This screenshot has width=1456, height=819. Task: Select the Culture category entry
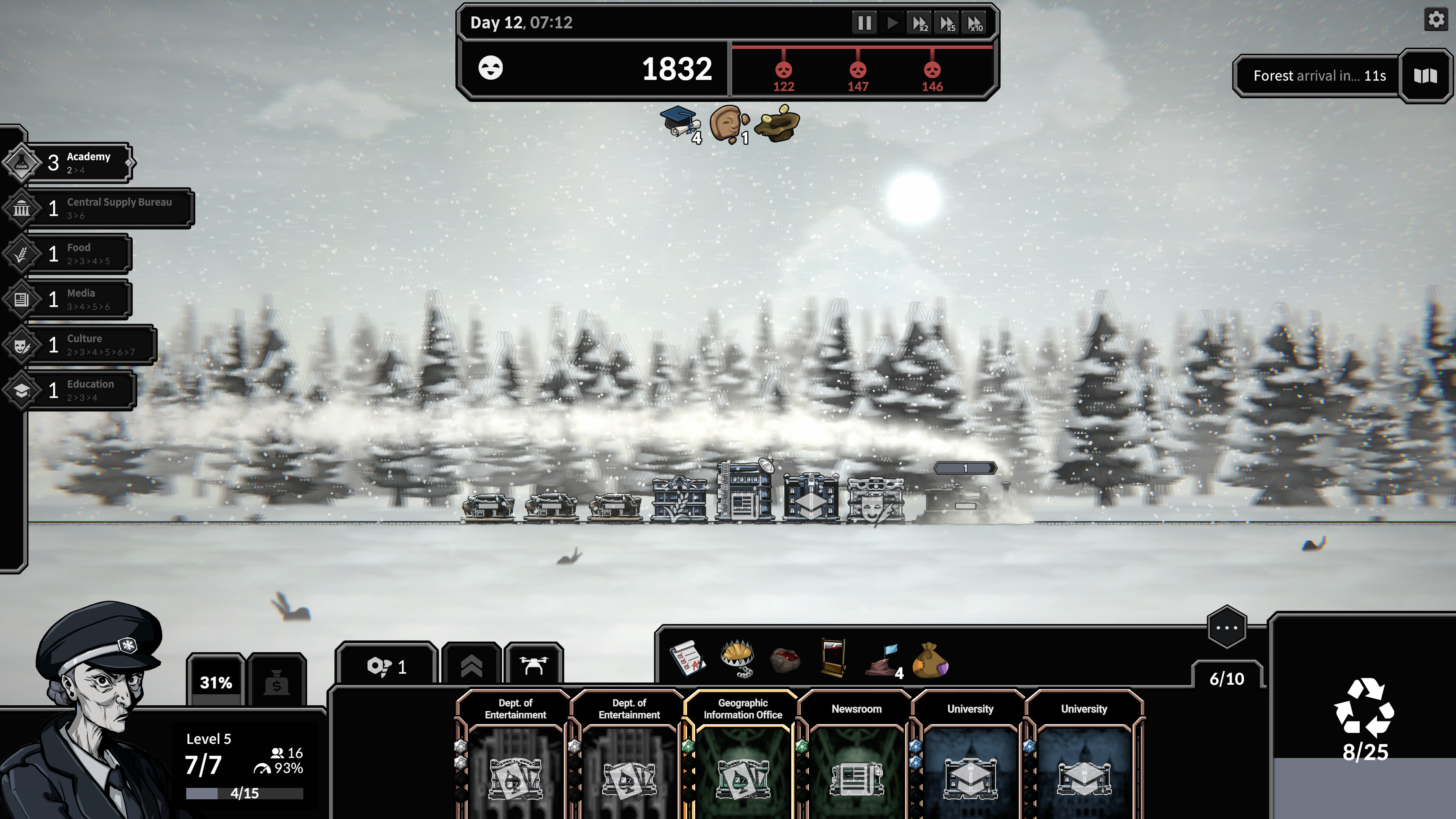click(x=91, y=345)
